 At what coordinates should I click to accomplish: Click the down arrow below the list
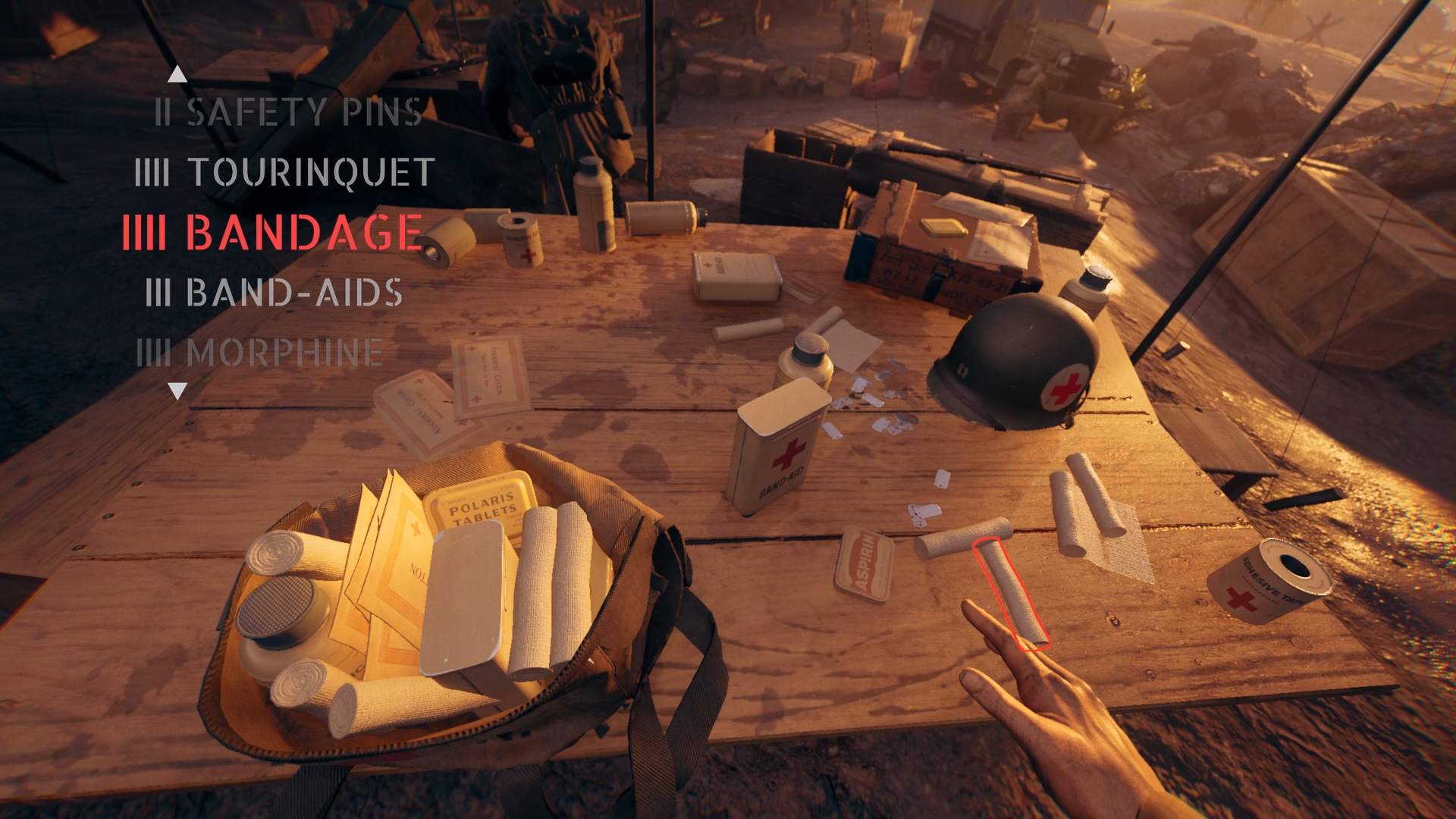click(x=177, y=391)
